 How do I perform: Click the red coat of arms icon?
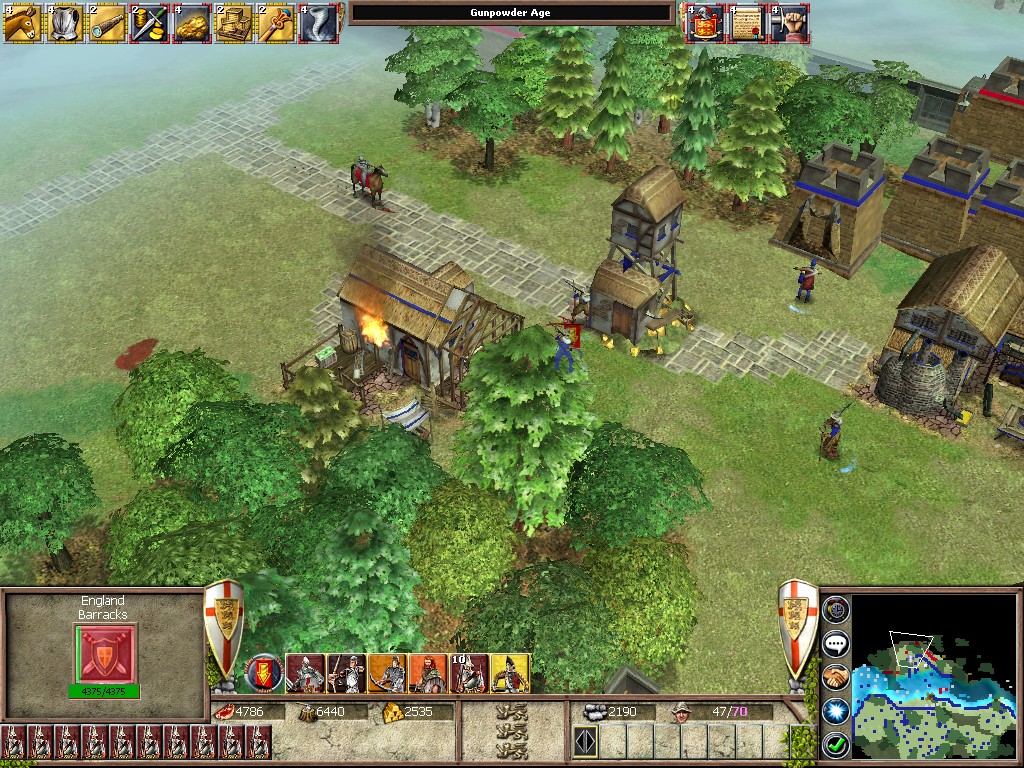703,23
